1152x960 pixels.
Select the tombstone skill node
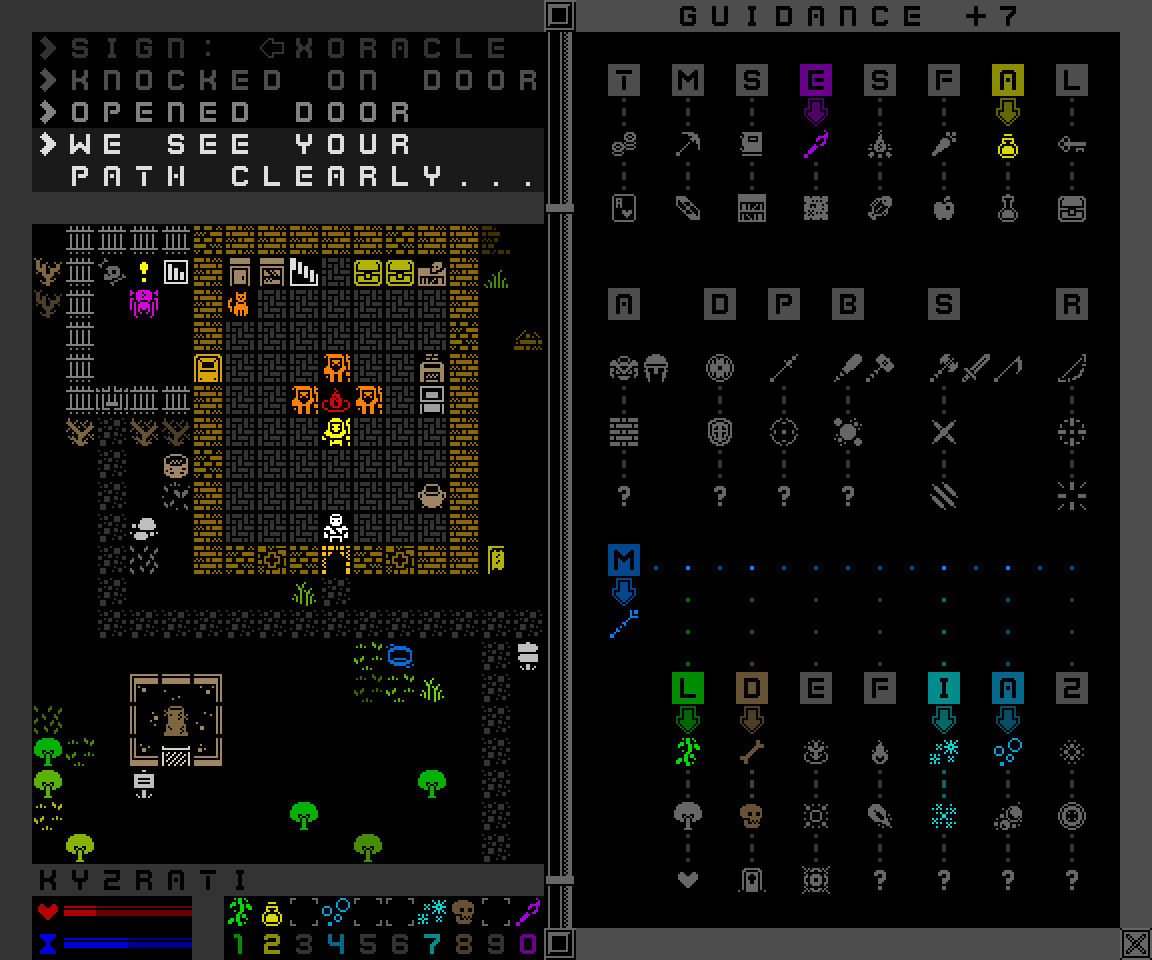pos(751,880)
